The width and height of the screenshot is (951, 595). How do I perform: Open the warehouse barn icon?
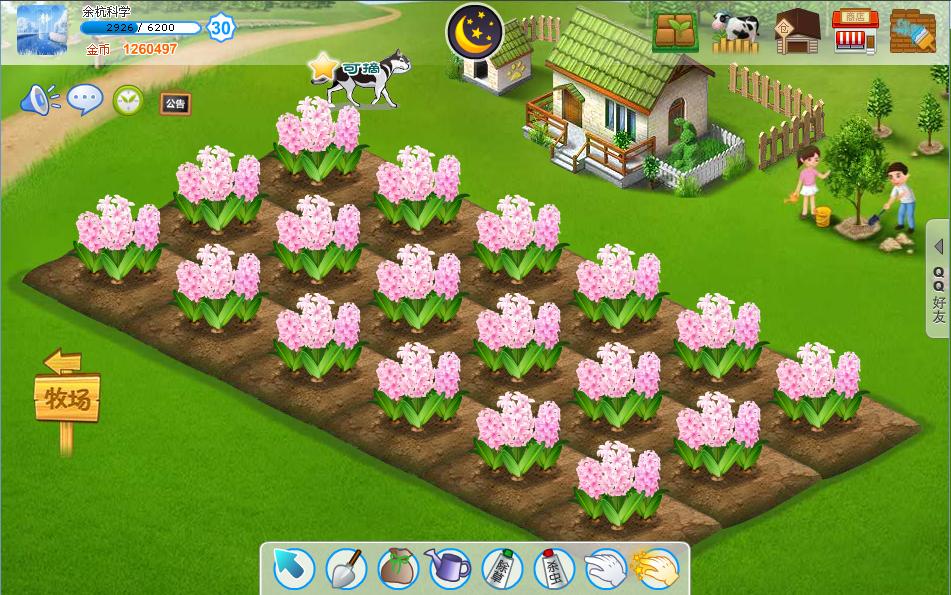pyautogui.click(x=797, y=31)
